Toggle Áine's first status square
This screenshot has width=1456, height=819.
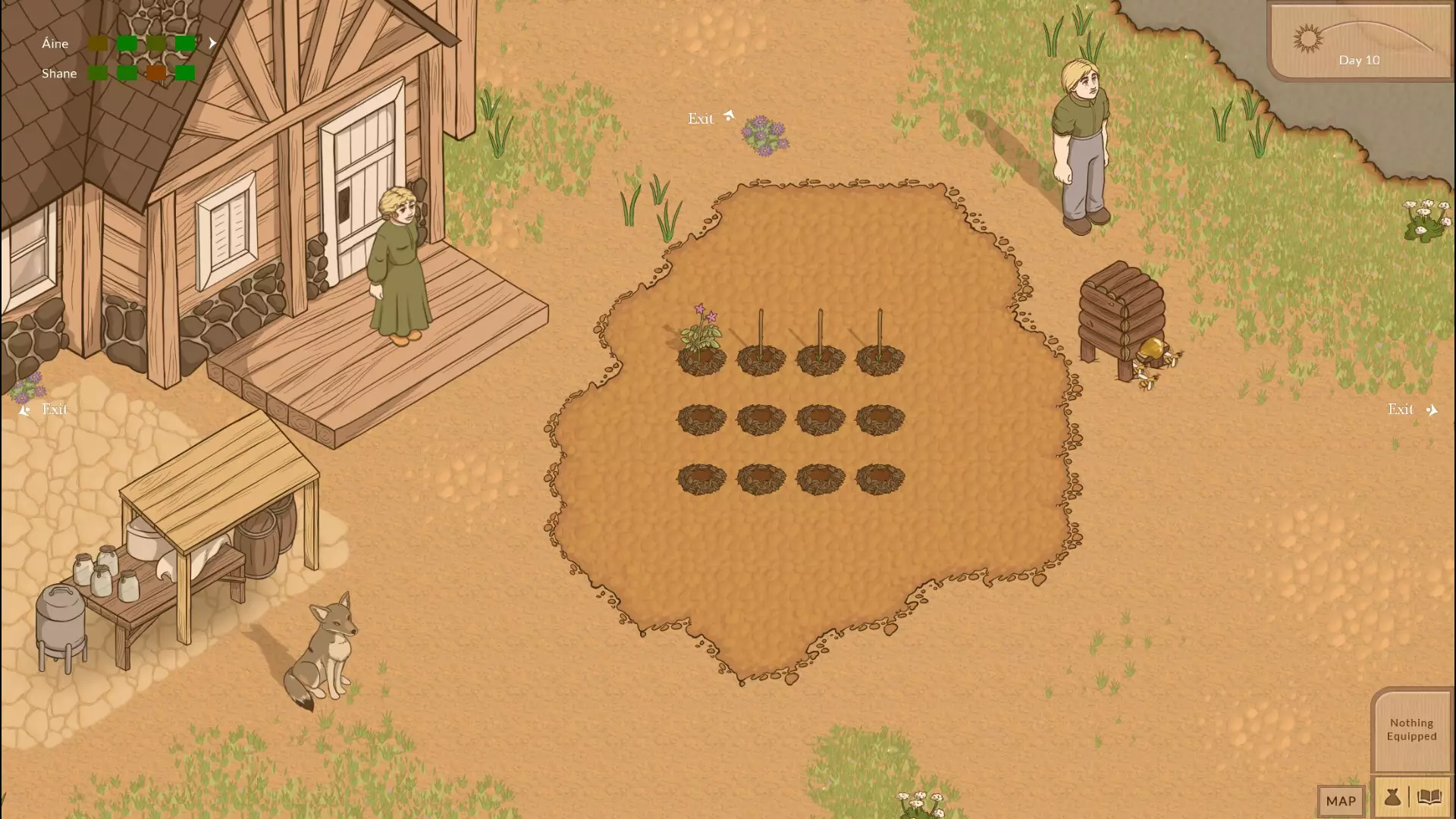(x=99, y=43)
